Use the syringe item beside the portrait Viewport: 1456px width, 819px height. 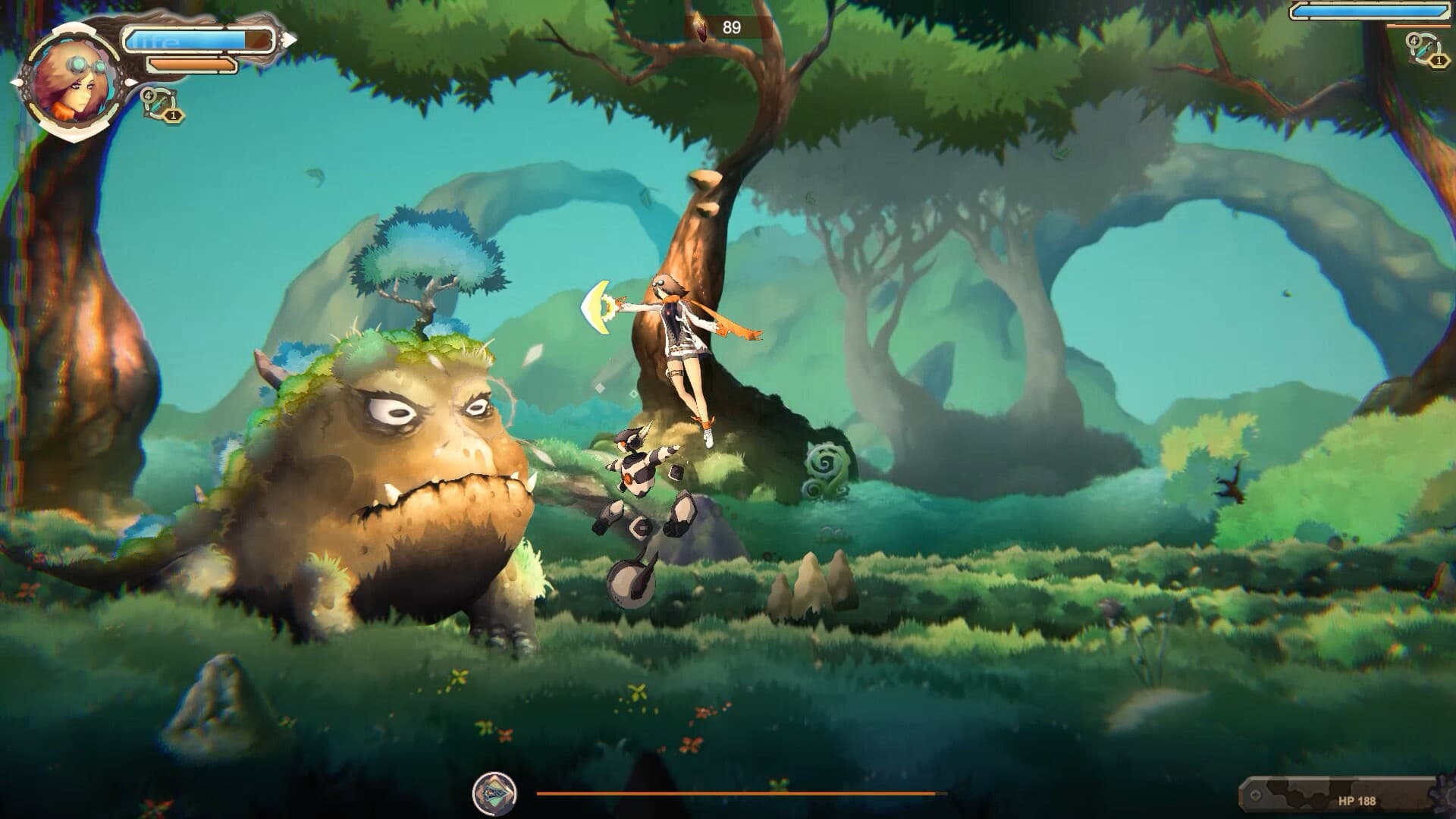point(161,104)
